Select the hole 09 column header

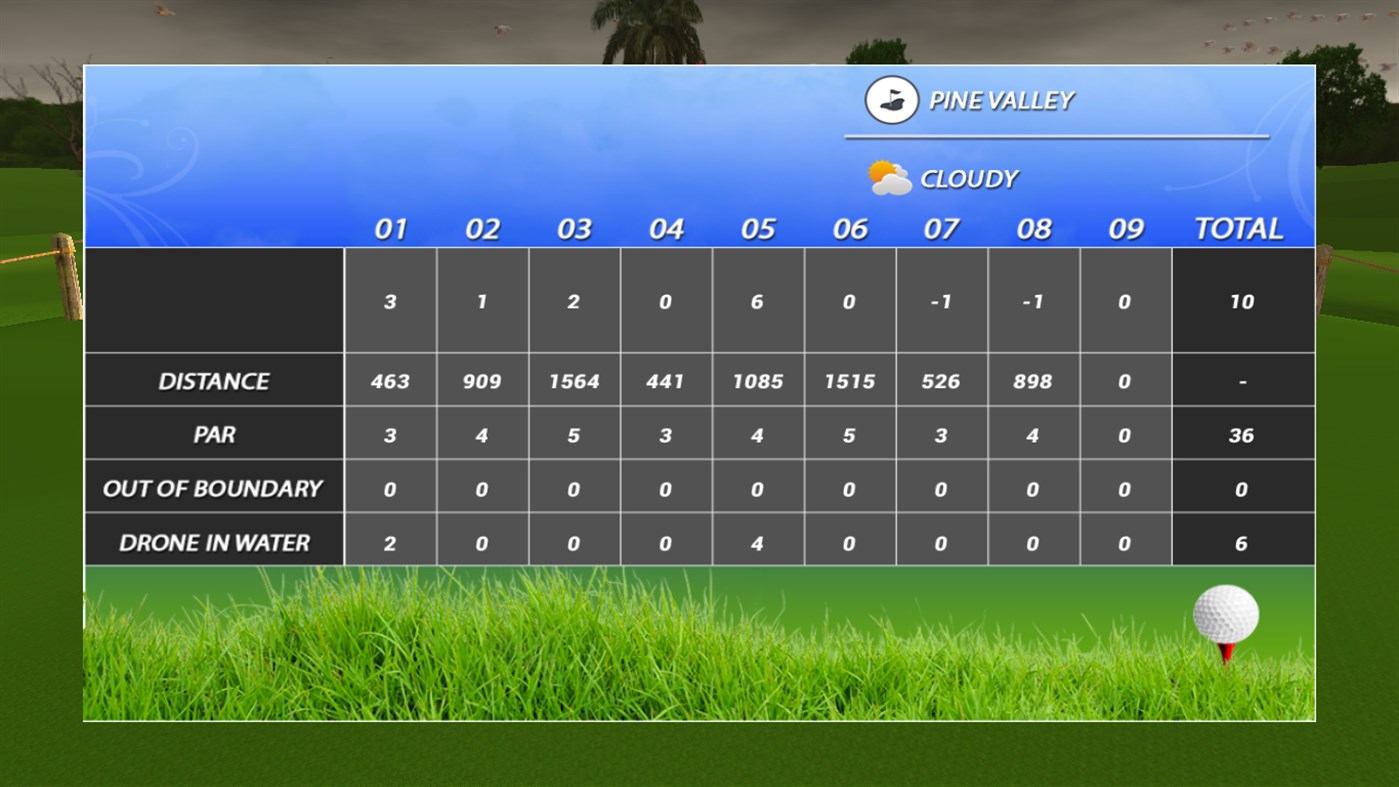[x=1125, y=228]
